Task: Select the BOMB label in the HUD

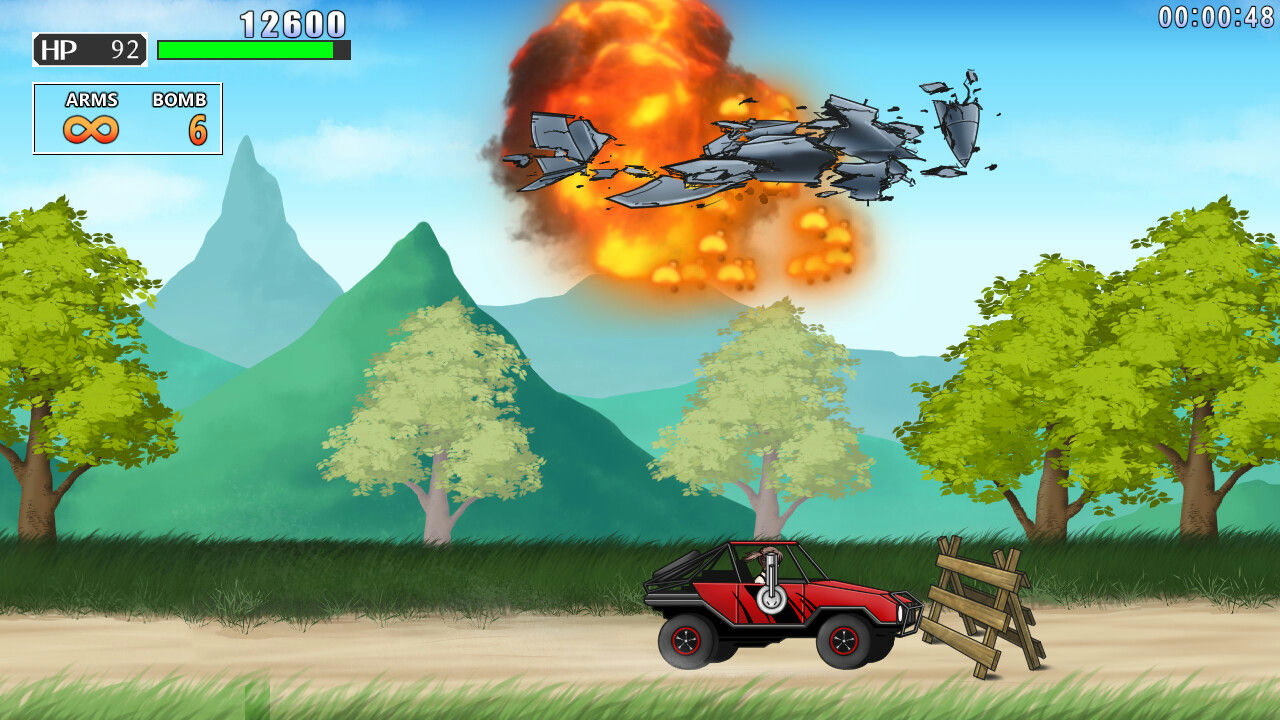Action: (x=179, y=100)
